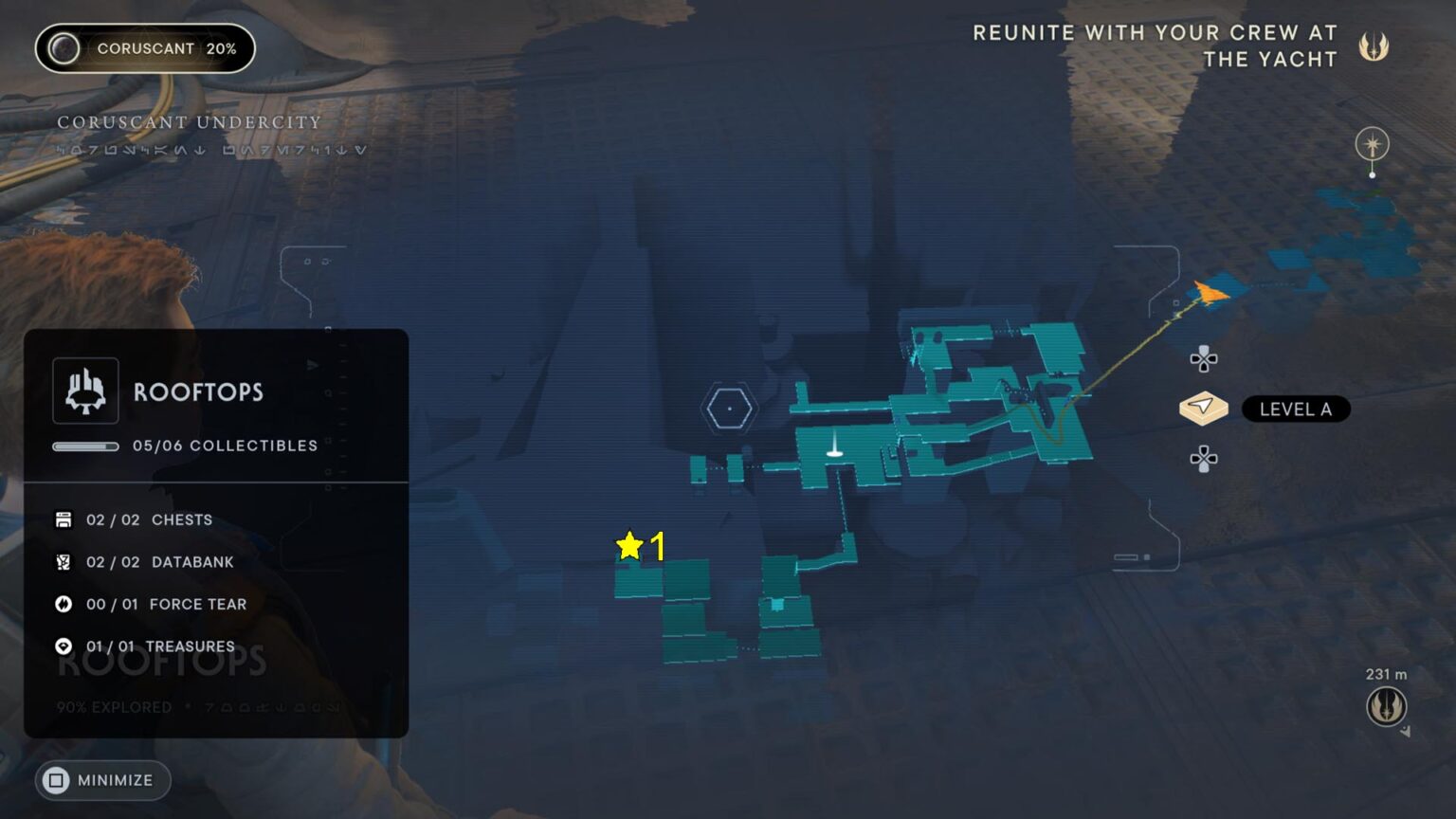
Task: Click the Reunite With Your Crew objective
Action: pos(1155,45)
